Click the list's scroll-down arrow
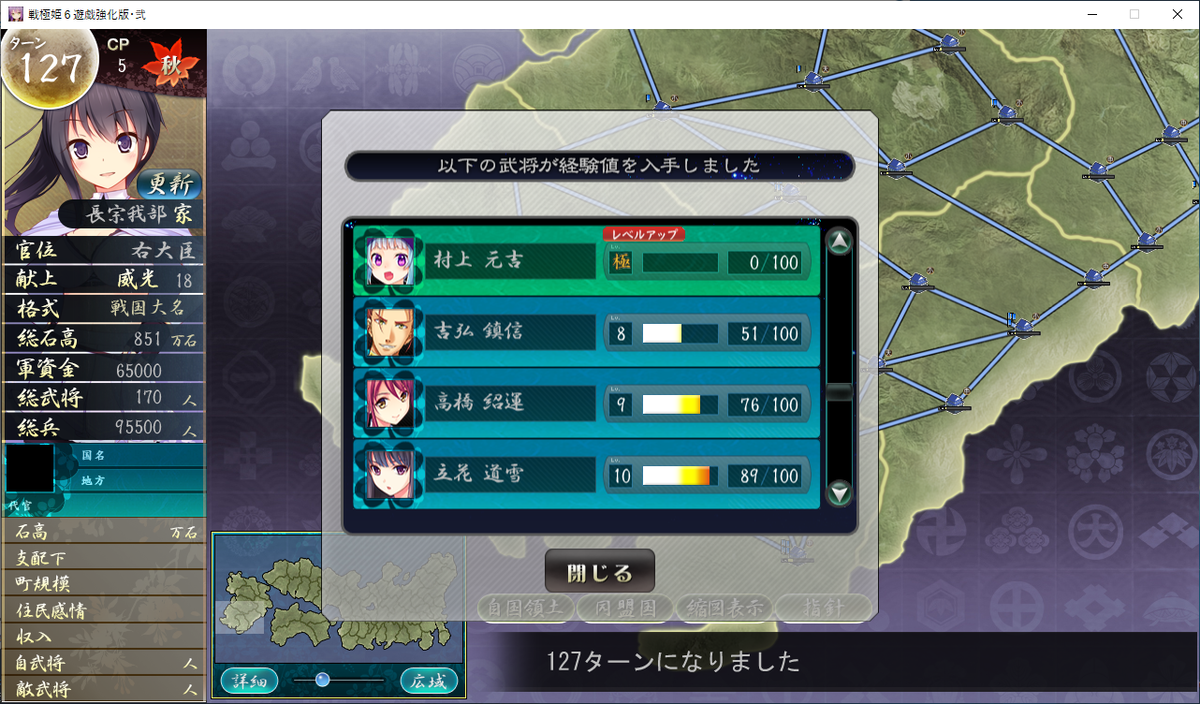The image size is (1200, 704). coord(840,492)
